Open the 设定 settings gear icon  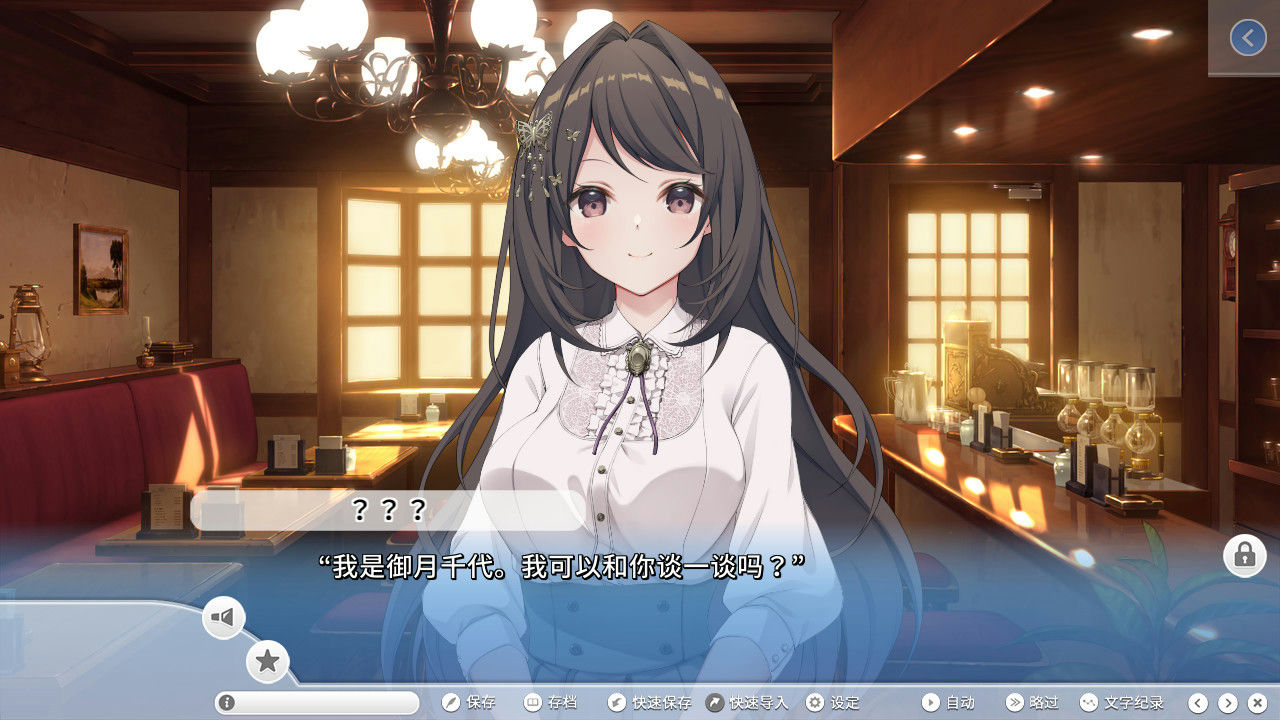tap(816, 703)
